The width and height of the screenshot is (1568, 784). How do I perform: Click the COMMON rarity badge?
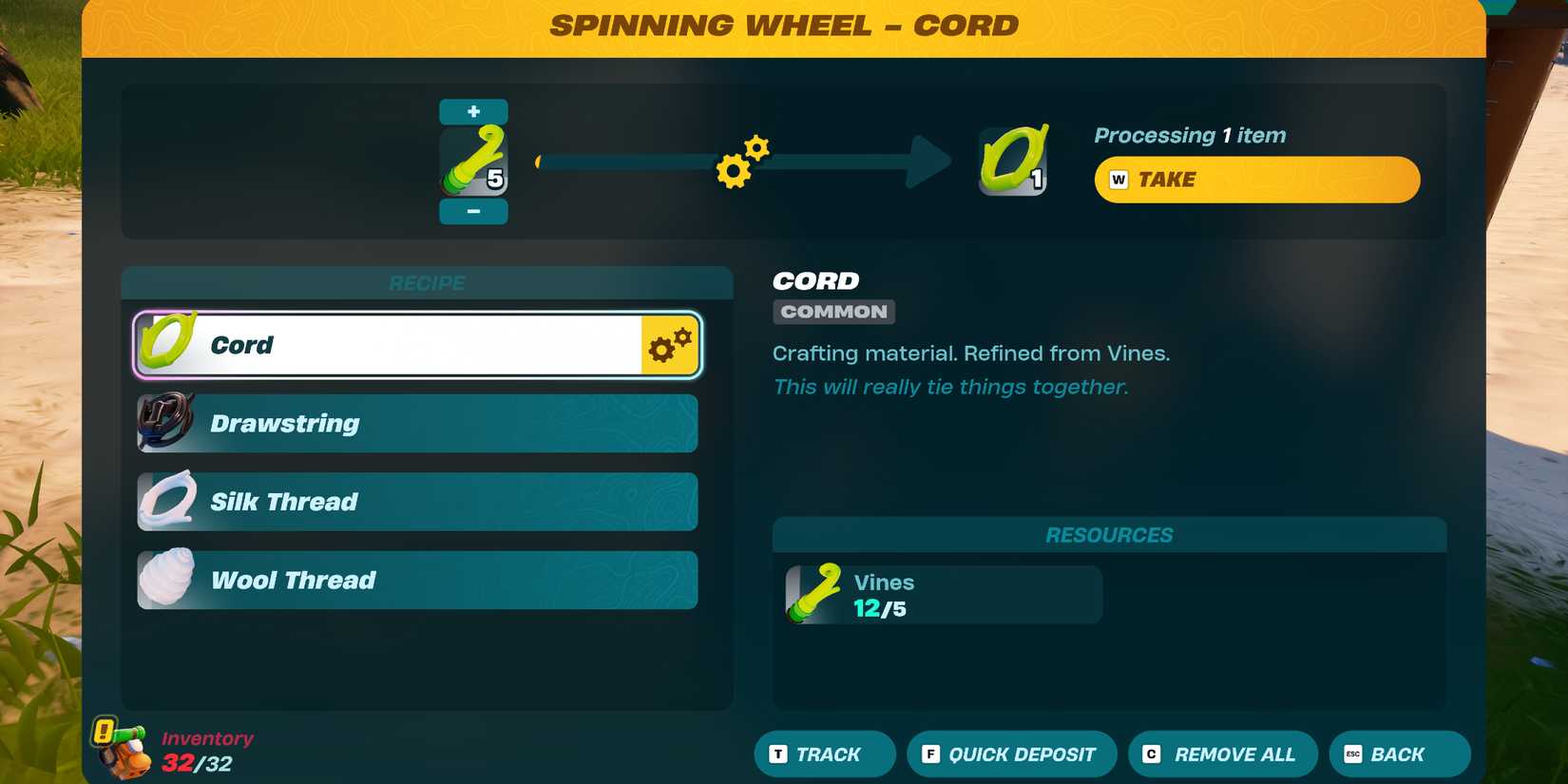[832, 311]
